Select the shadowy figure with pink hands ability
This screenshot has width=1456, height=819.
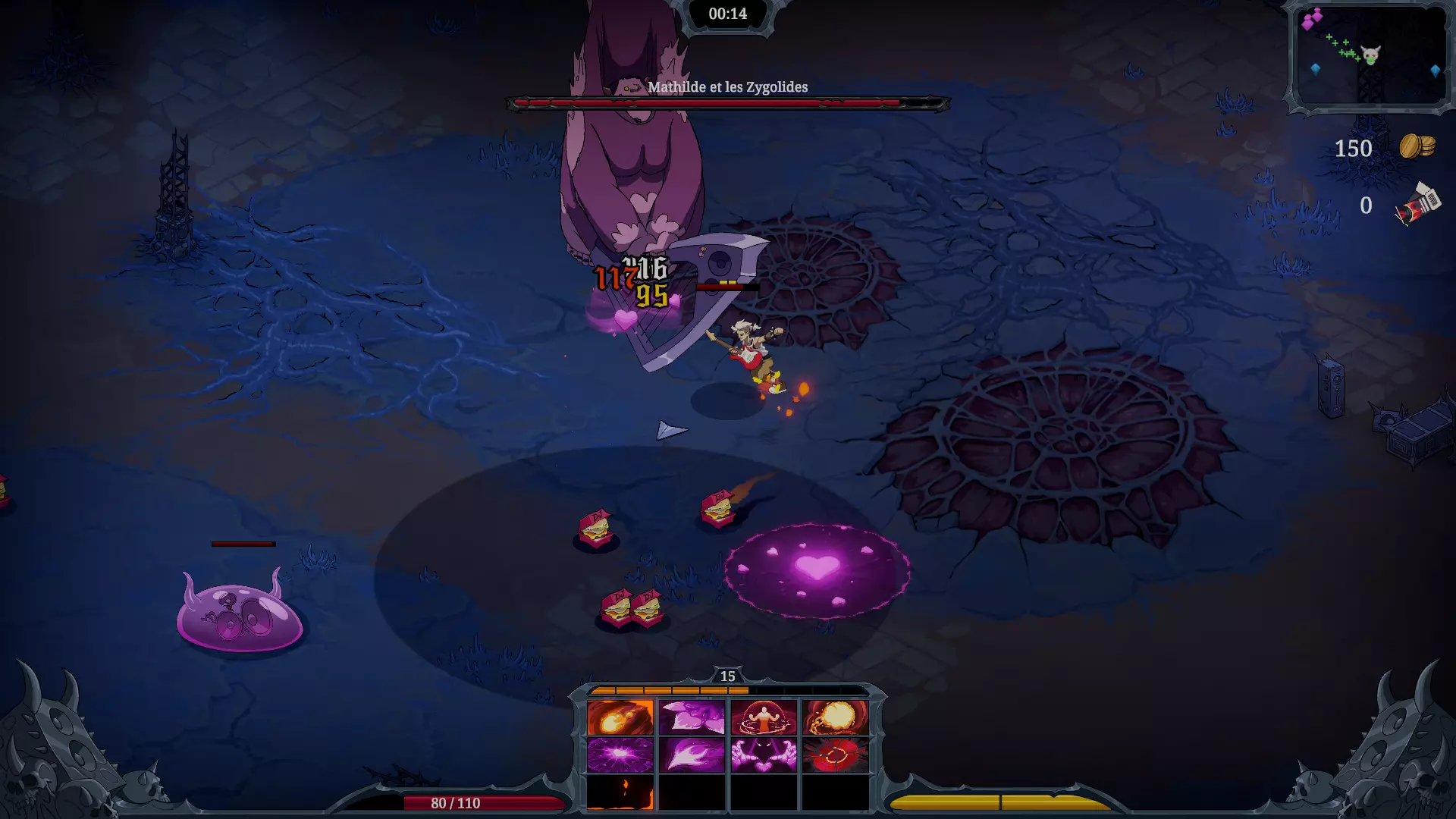(764, 755)
